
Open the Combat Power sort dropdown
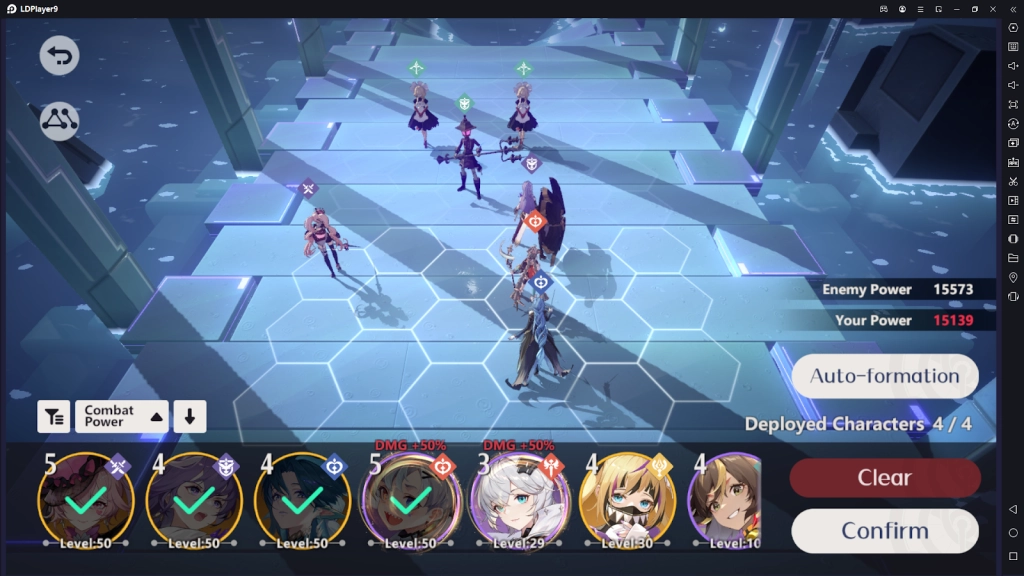point(121,416)
